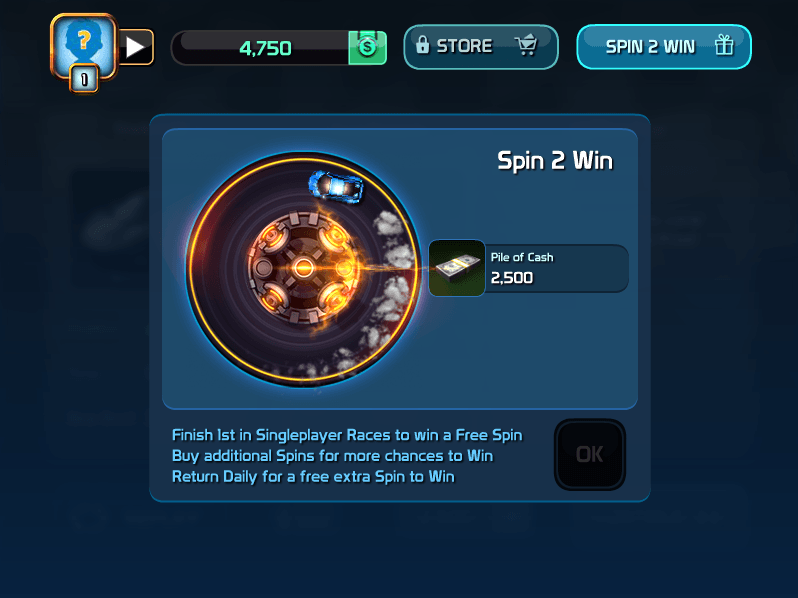Select the question mark player avatar

pos(83,46)
